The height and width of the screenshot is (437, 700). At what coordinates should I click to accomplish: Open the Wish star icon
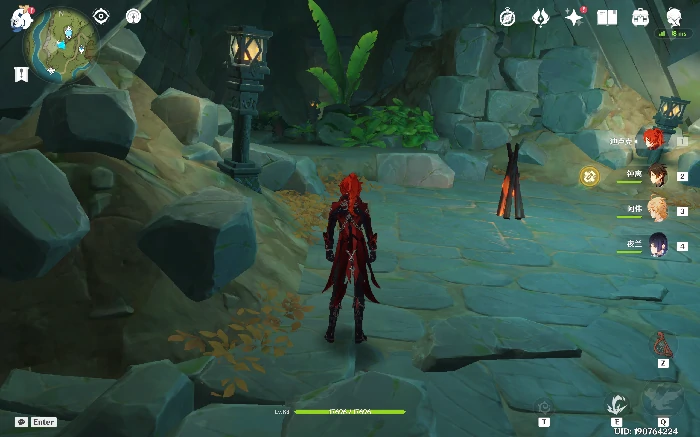coord(574,17)
